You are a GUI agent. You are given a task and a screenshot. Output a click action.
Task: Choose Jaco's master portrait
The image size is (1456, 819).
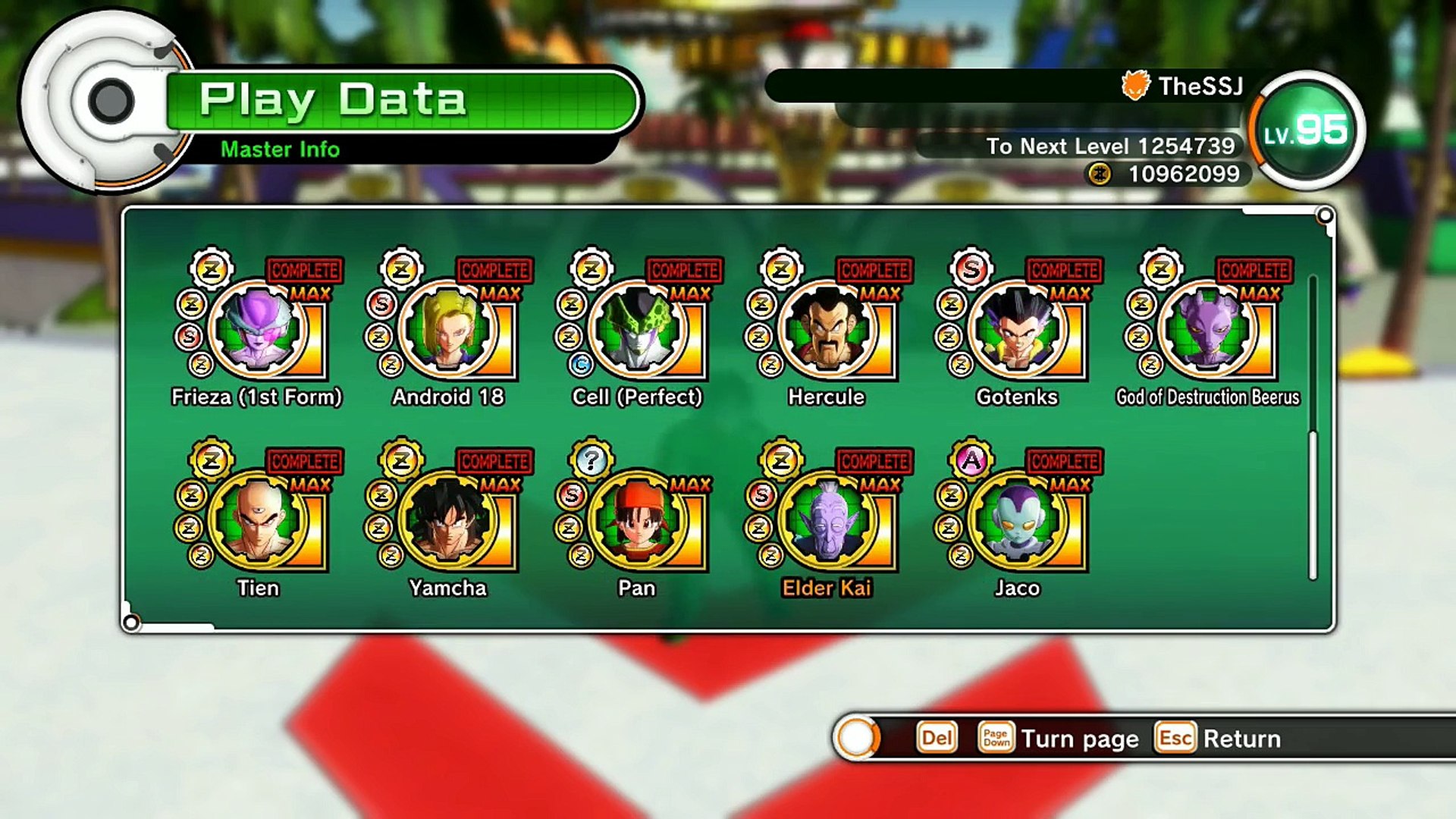tap(1017, 521)
